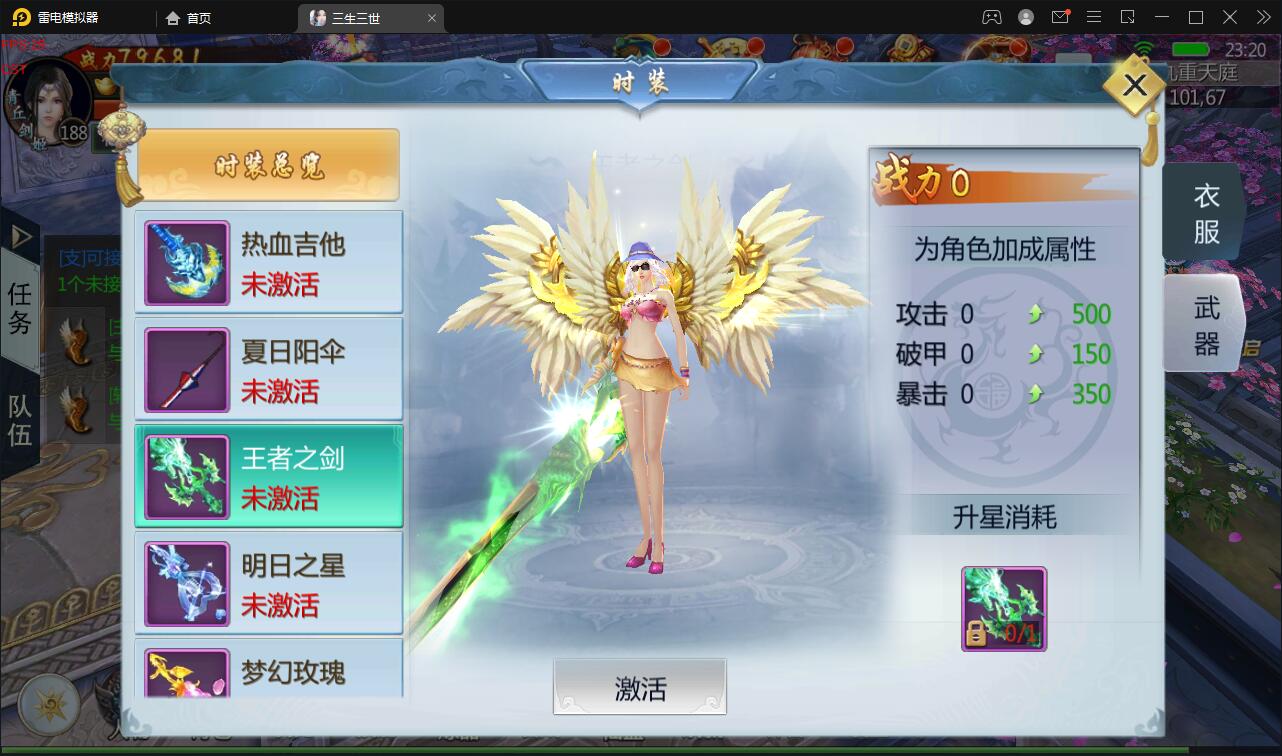1282x756 pixels.
Task: Select the 夏日阳伞 umbrella fashion icon
Action: [x=186, y=368]
